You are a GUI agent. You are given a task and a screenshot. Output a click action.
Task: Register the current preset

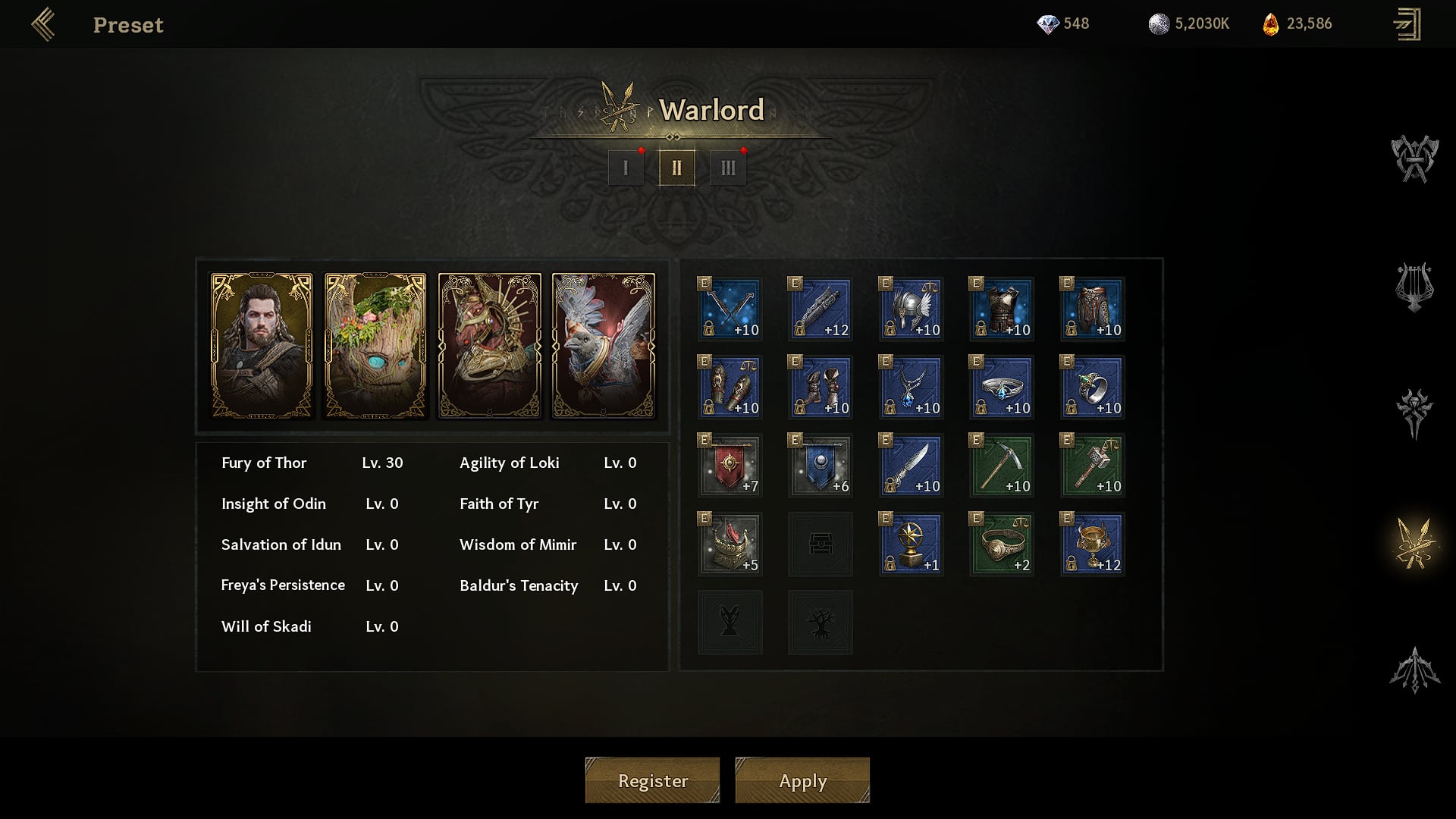(x=652, y=780)
